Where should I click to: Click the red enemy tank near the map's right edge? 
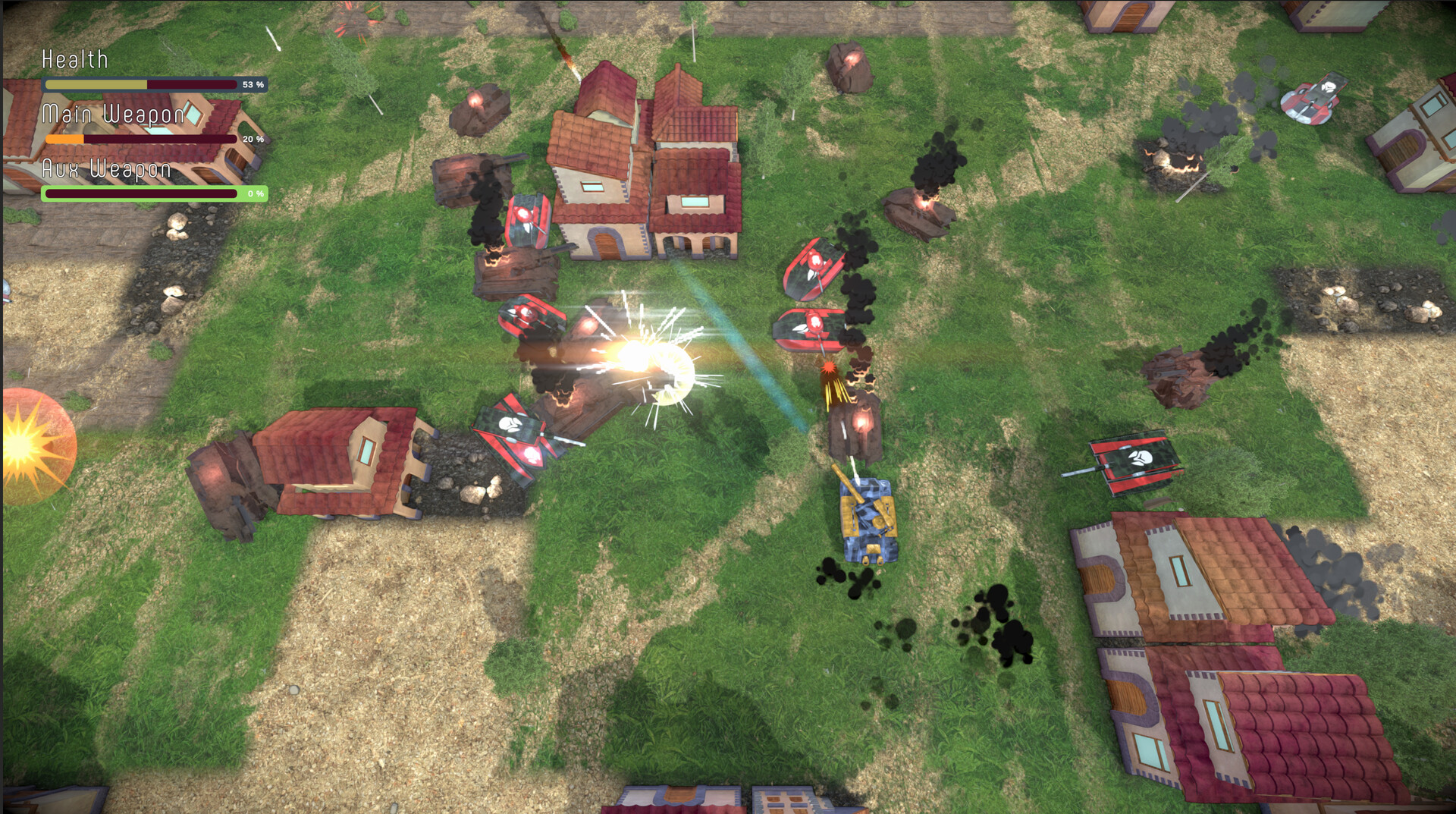coord(1134,462)
